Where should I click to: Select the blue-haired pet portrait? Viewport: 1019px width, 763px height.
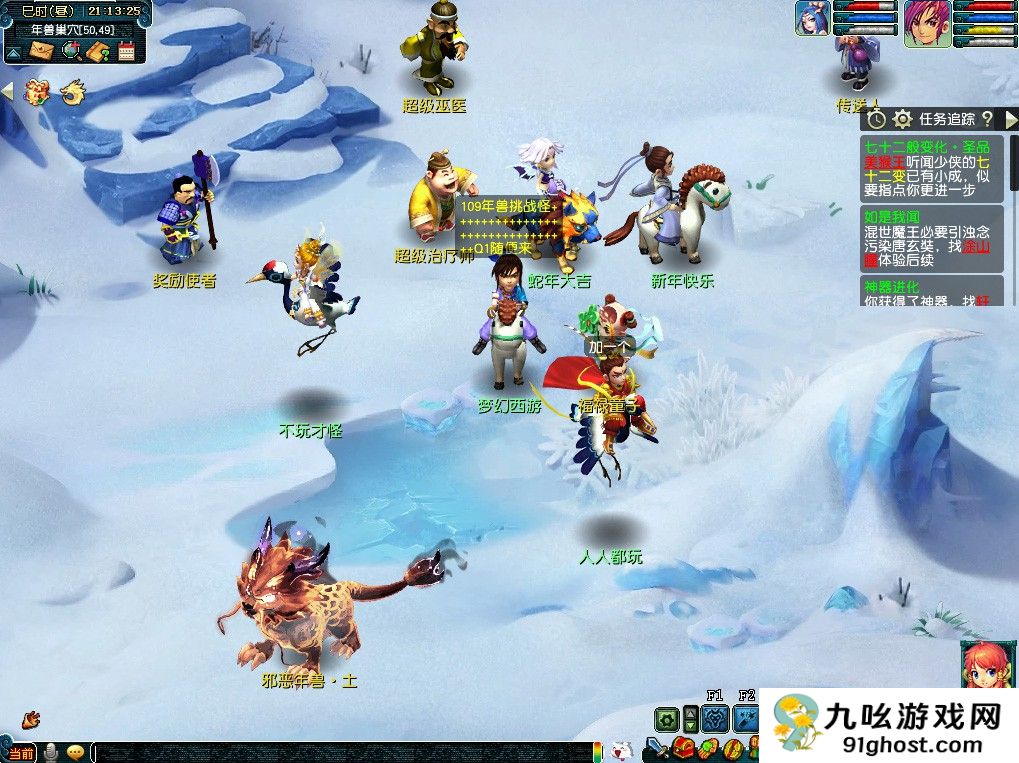click(811, 18)
